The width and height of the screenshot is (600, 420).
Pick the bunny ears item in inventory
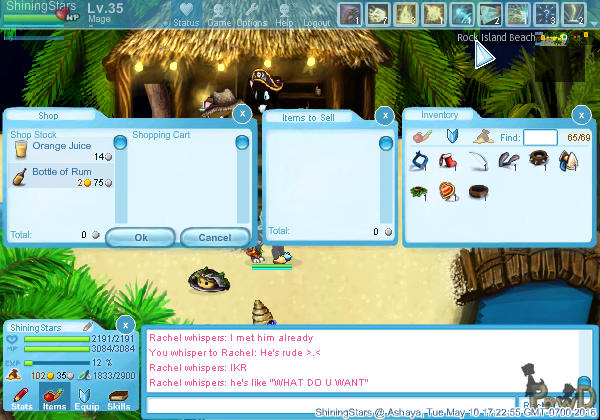(x=511, y=160)
